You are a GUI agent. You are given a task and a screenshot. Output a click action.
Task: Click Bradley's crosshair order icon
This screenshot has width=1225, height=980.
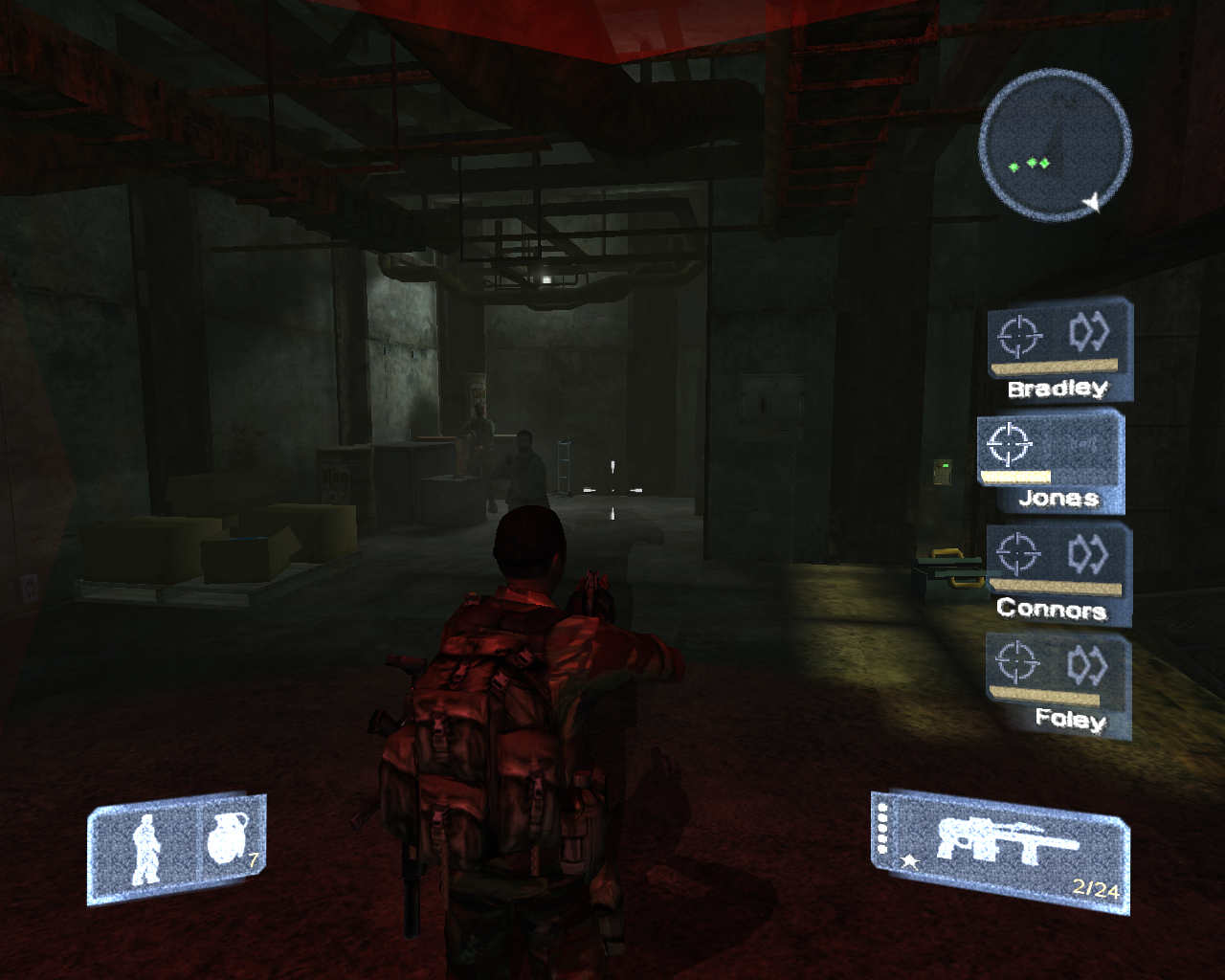(x=1018, y=335)
